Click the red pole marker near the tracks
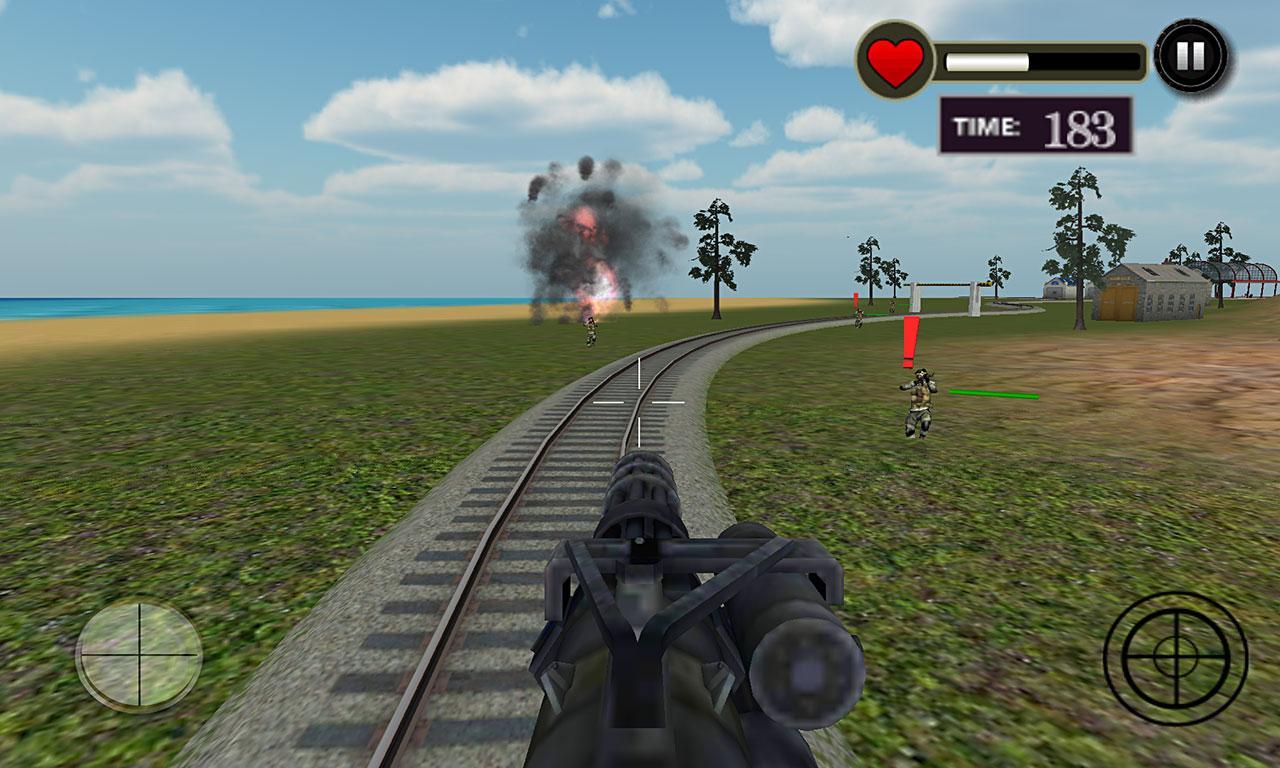Viewport: 1280px width, 768px height. pyautogui.click(x=855, y=302)
